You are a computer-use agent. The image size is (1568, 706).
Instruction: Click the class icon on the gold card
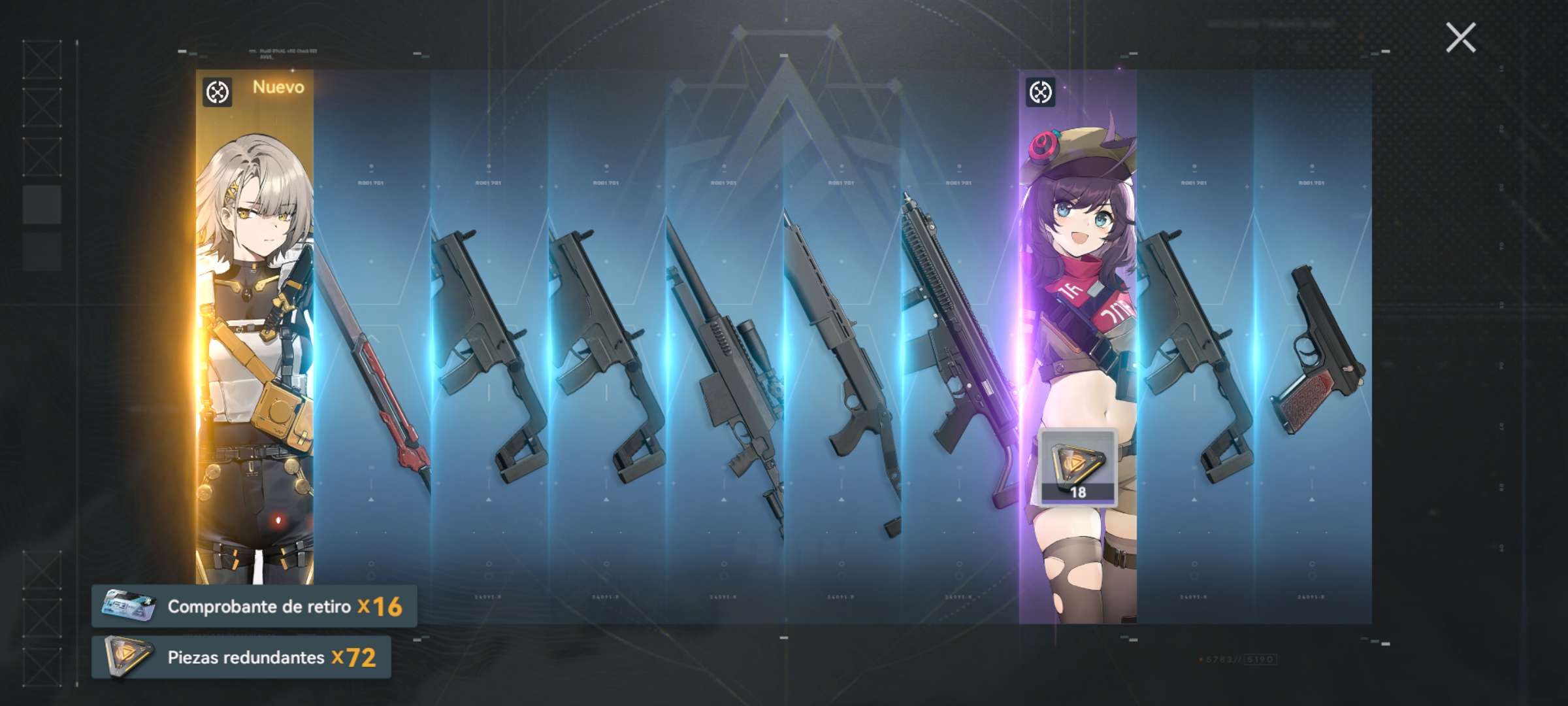coord(218,92)
